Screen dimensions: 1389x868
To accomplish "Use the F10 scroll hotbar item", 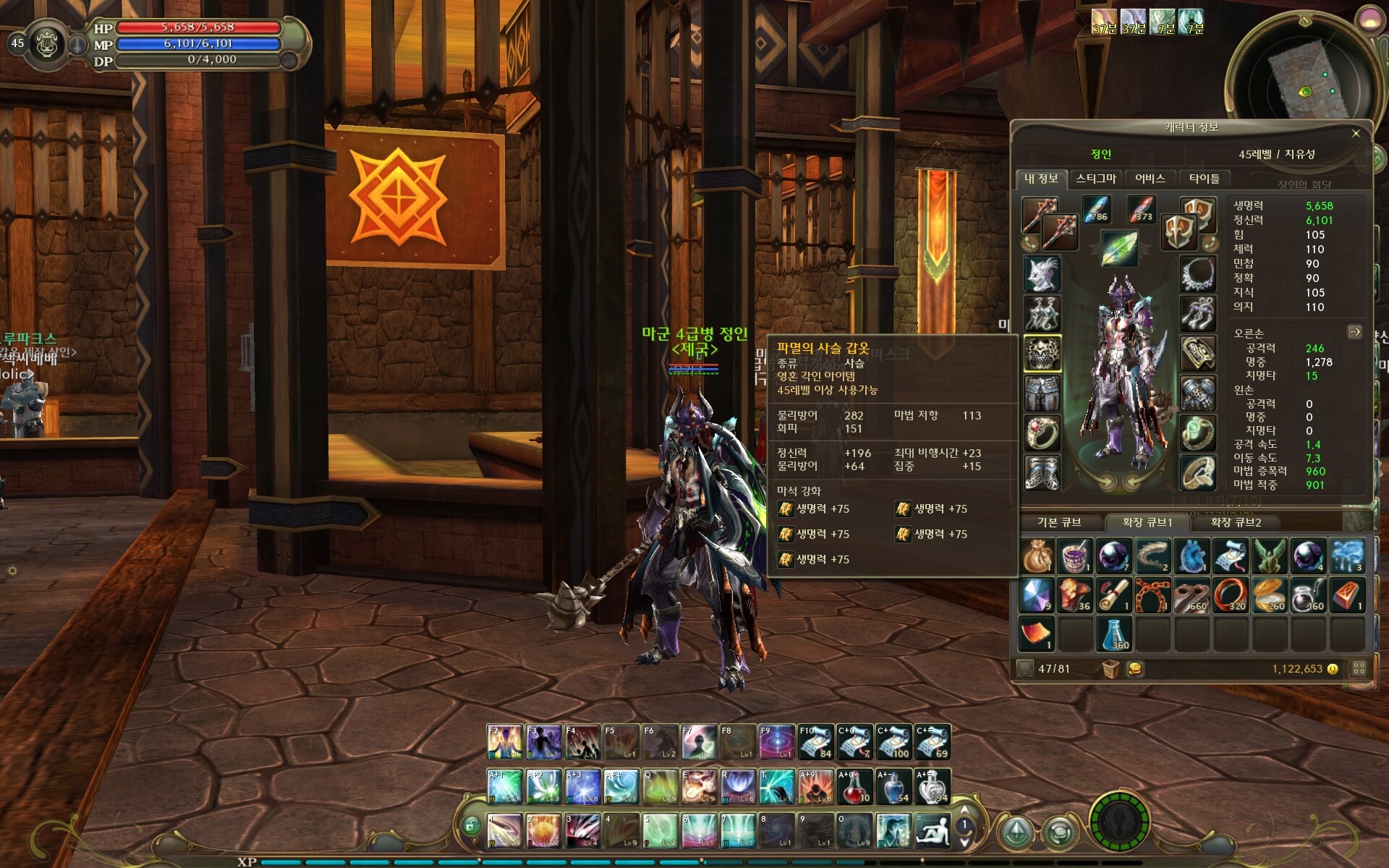I will tap(815, 742).
